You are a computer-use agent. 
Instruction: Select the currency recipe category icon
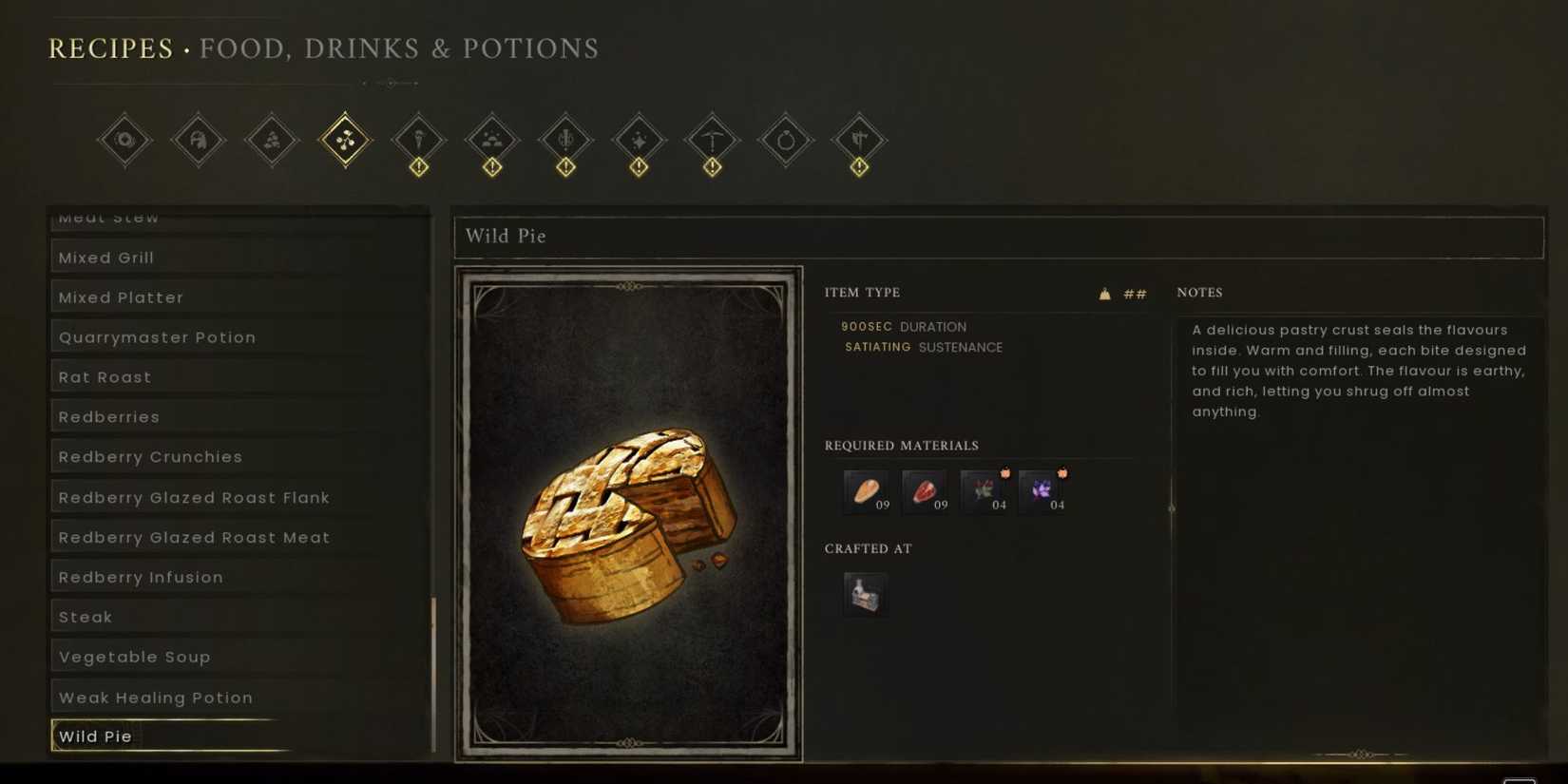(x=124, y=140)
